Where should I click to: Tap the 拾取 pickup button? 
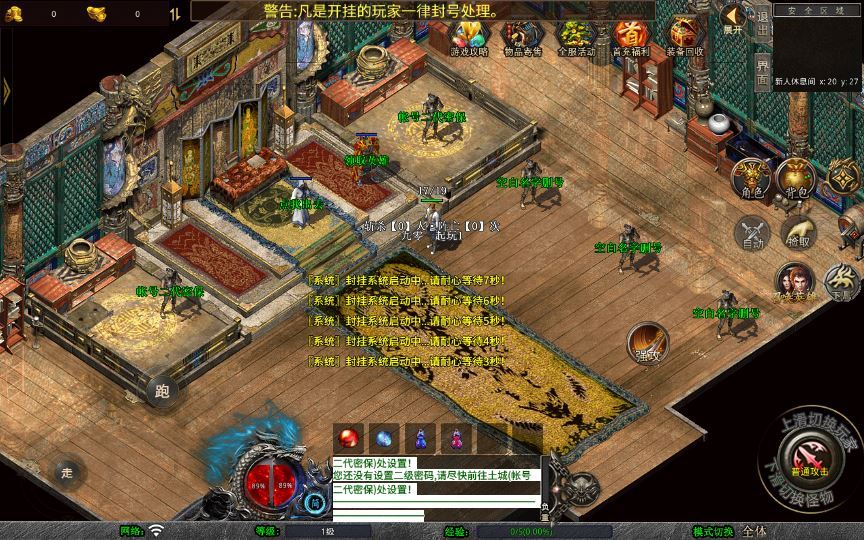coord(798,234)
